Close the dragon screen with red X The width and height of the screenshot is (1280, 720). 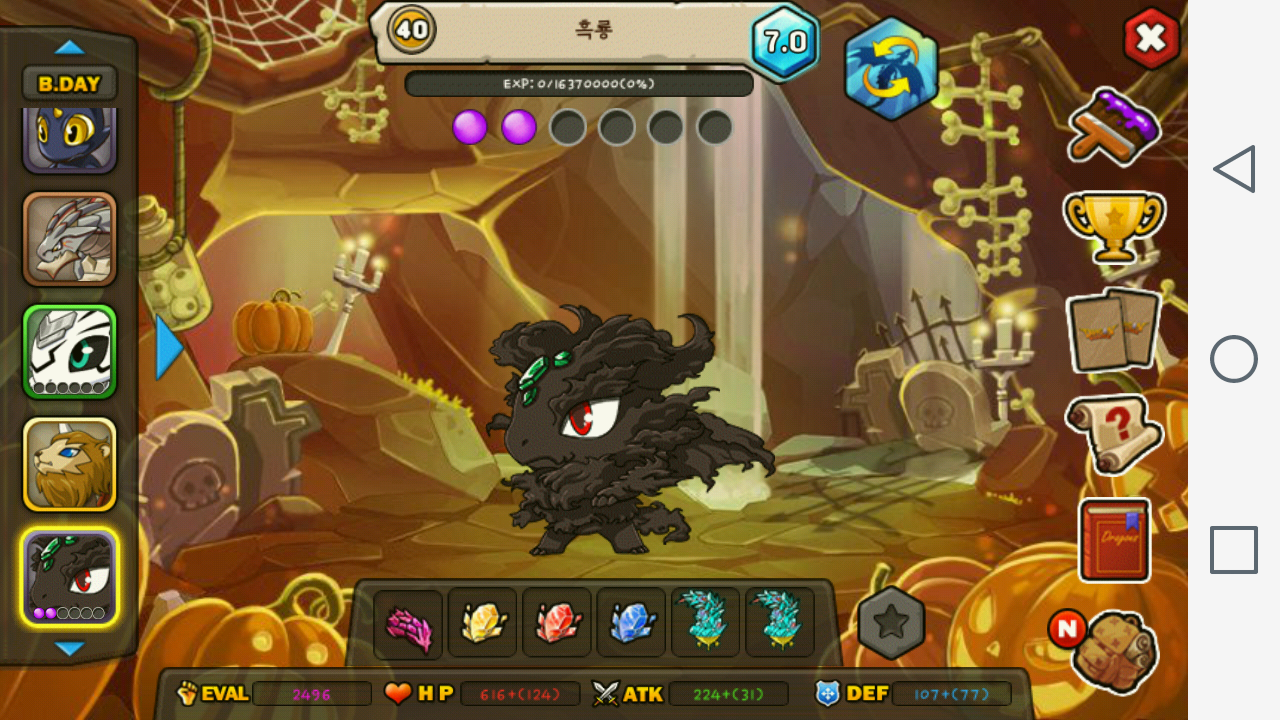[1151, 39]
